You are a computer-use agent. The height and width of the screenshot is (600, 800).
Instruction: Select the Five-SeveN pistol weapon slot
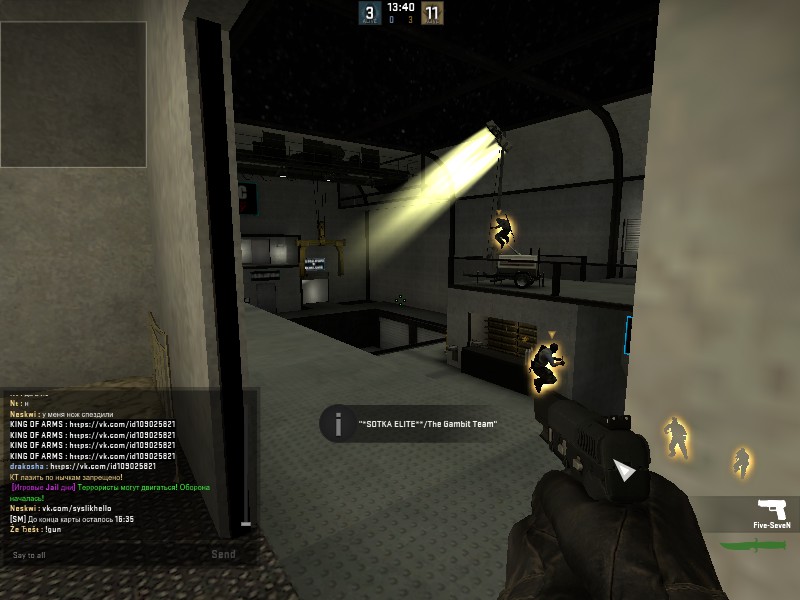(x=772, y=510)
